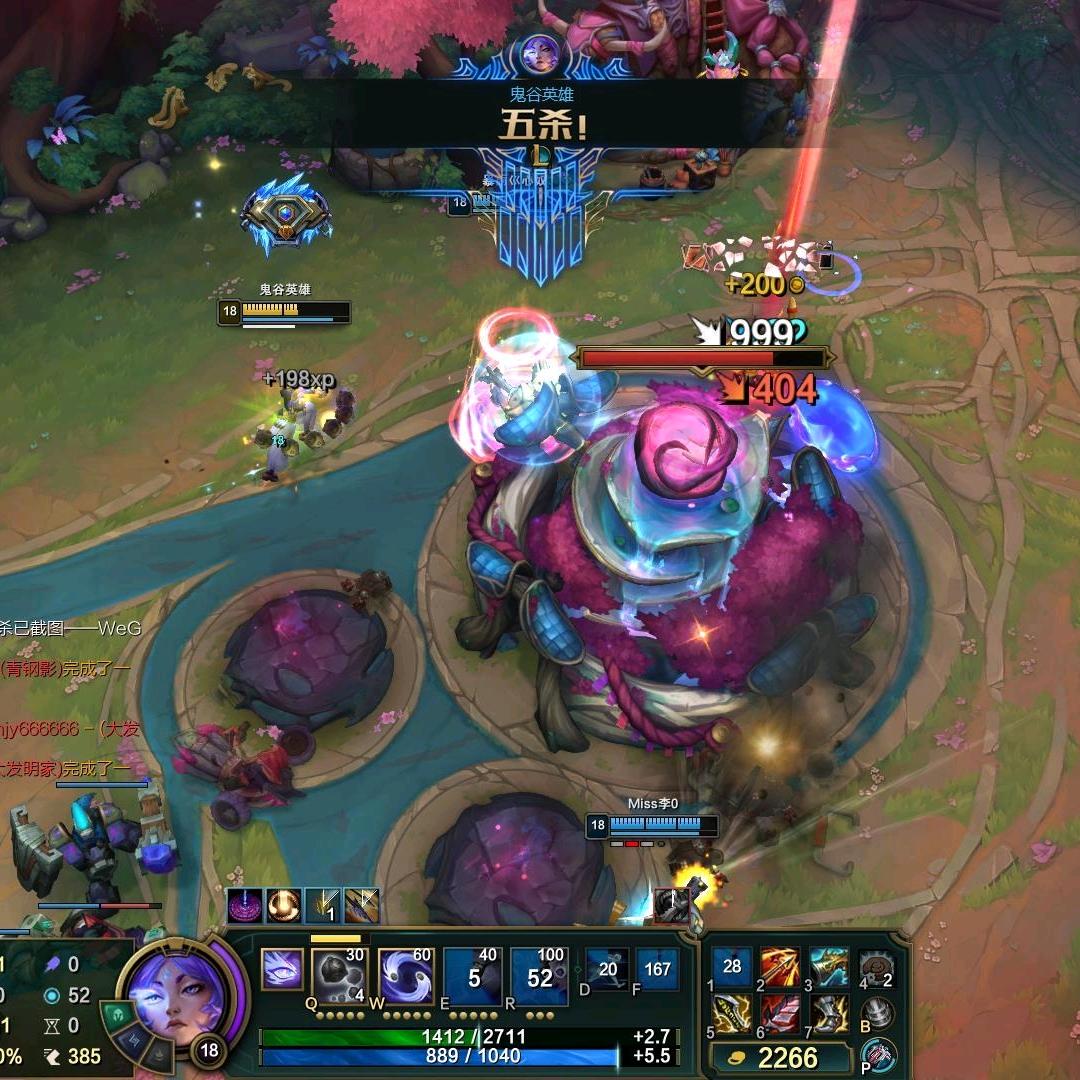Select the passive ability eye icon
The width and height of the screenshot is (1080, 1080).
point(281,969)
